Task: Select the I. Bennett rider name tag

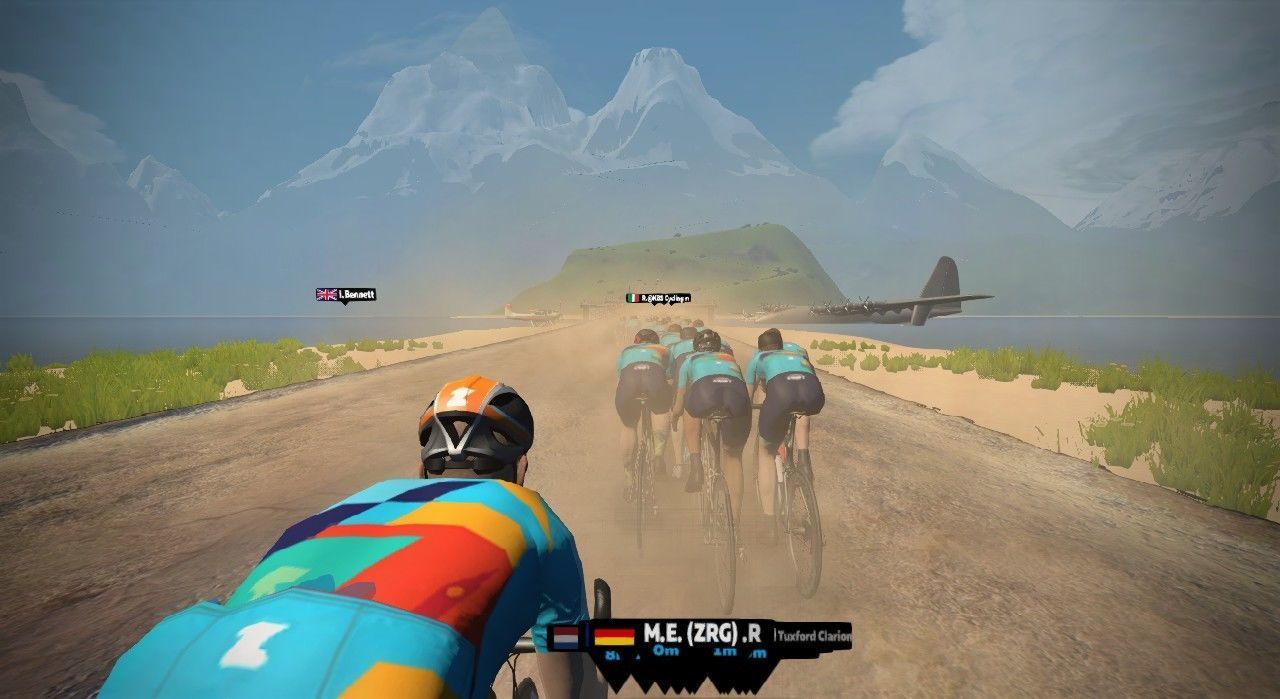Action: (x=346, y=295)
